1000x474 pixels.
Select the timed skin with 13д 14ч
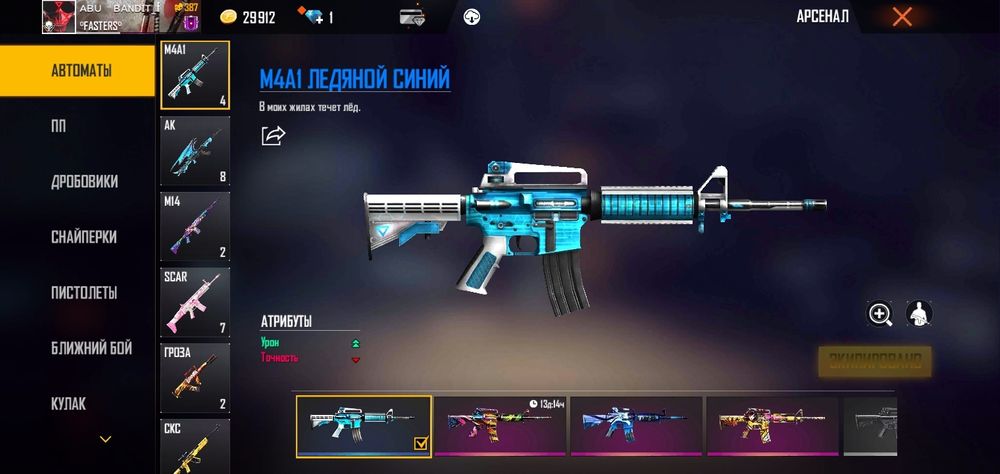pos(500,426)
